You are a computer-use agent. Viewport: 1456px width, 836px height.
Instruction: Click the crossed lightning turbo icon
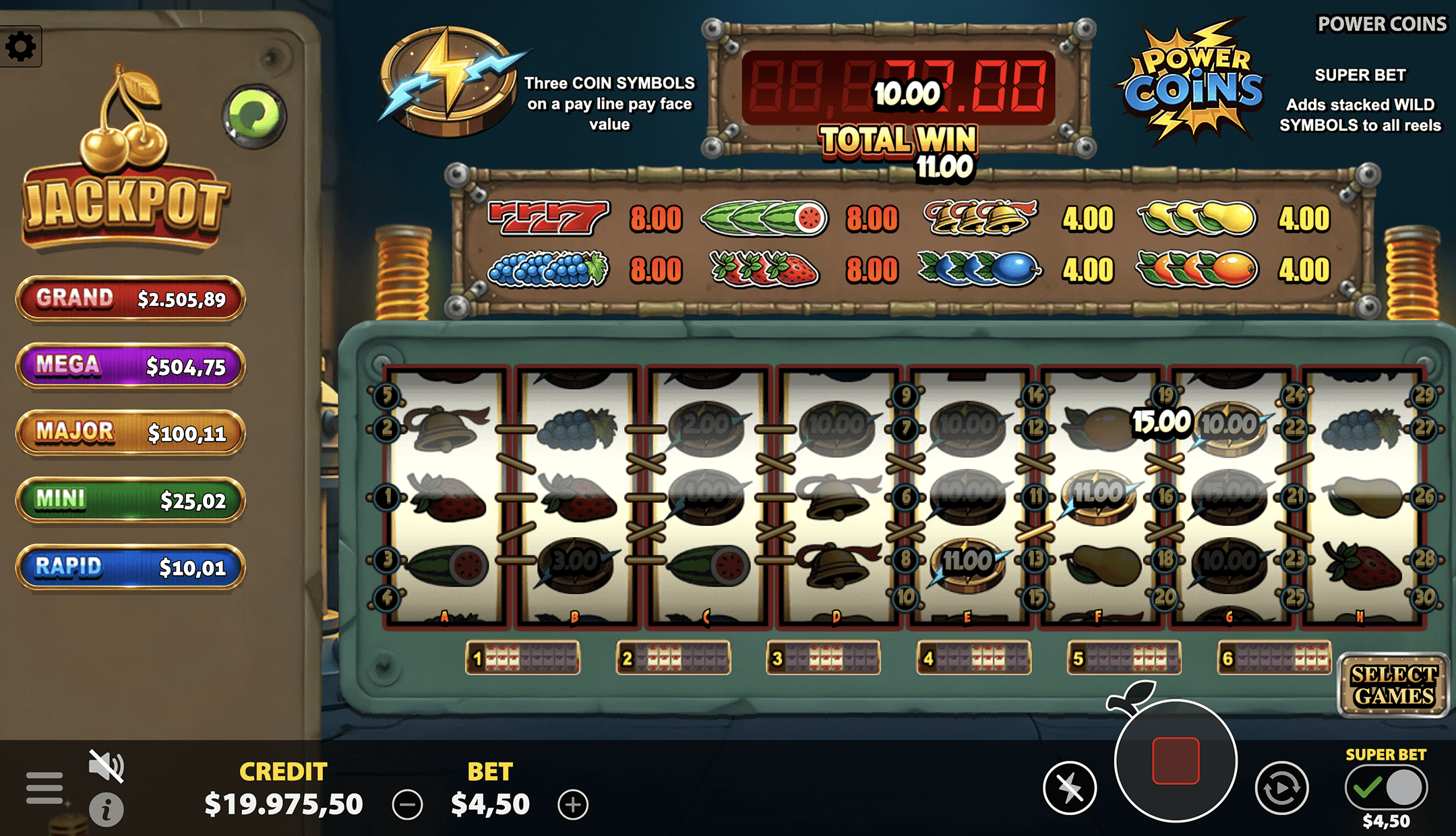click(x=1070, y=787)
